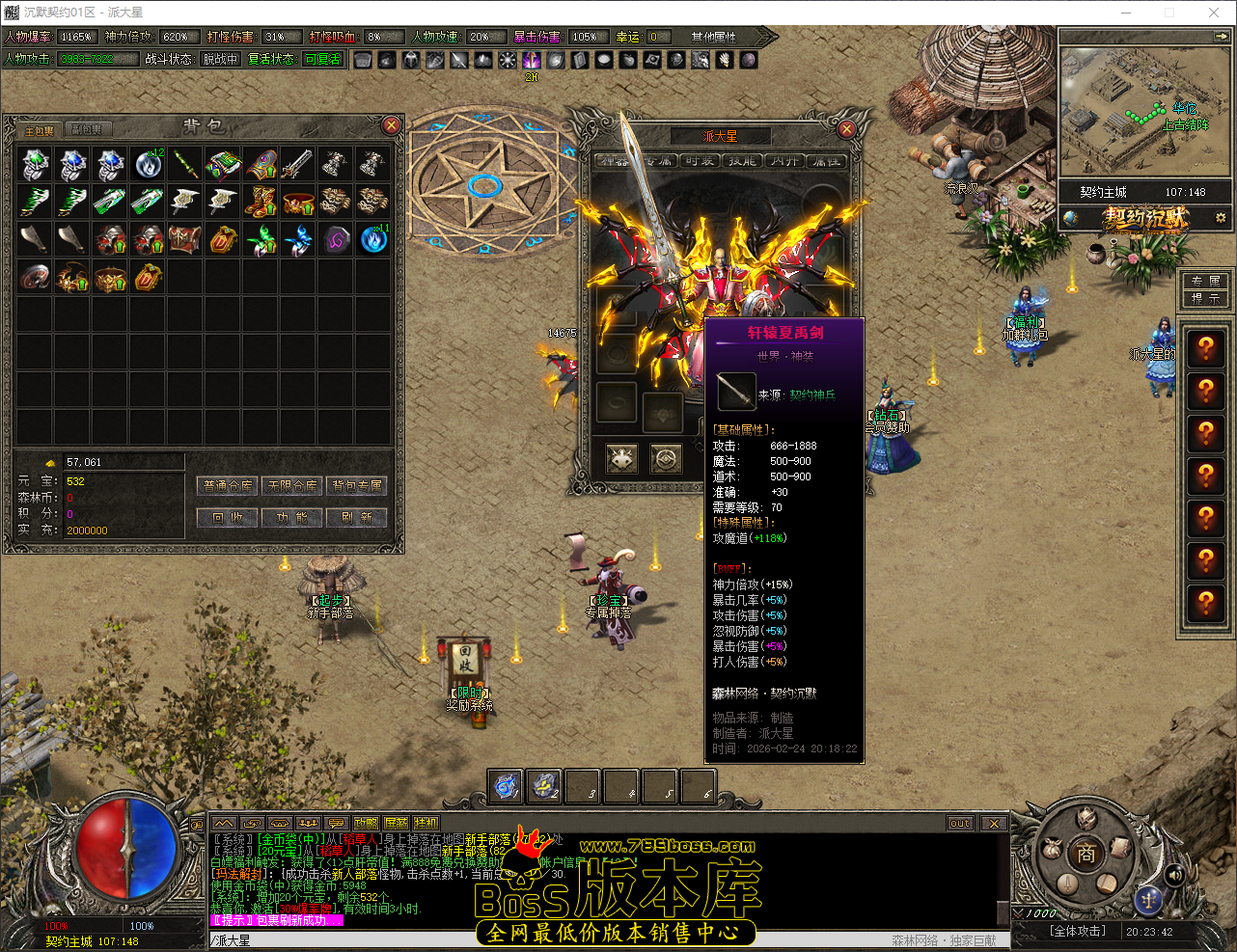This screenshot has width=1237, height=952.
Task: Click the chat panel's out button
Action: click(x=960, y=823)
